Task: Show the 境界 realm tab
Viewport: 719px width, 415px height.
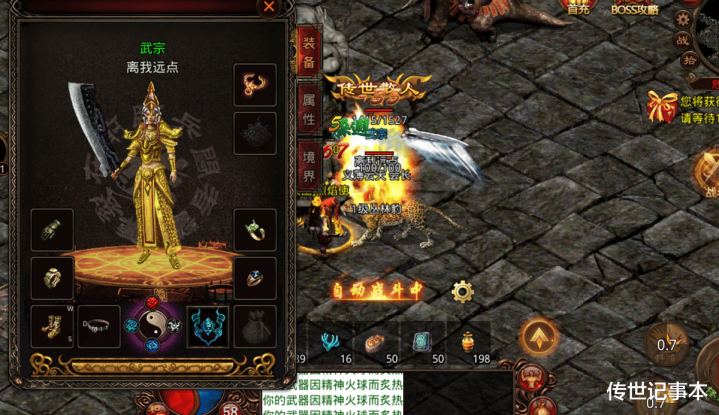Action: click(x=309, y=162)
